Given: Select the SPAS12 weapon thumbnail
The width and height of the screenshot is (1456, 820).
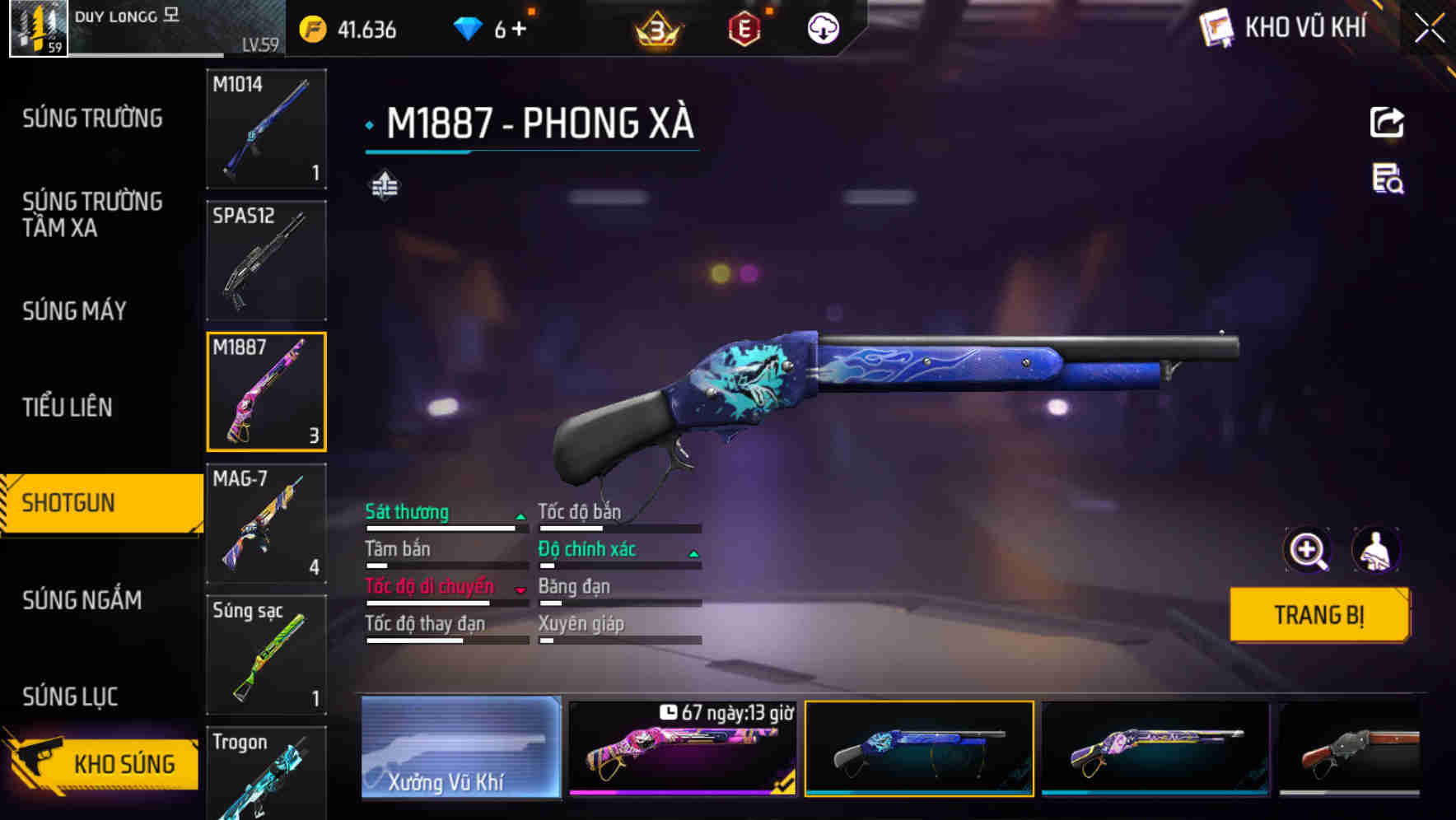Looking at the screenshot, I should [266, 260].
